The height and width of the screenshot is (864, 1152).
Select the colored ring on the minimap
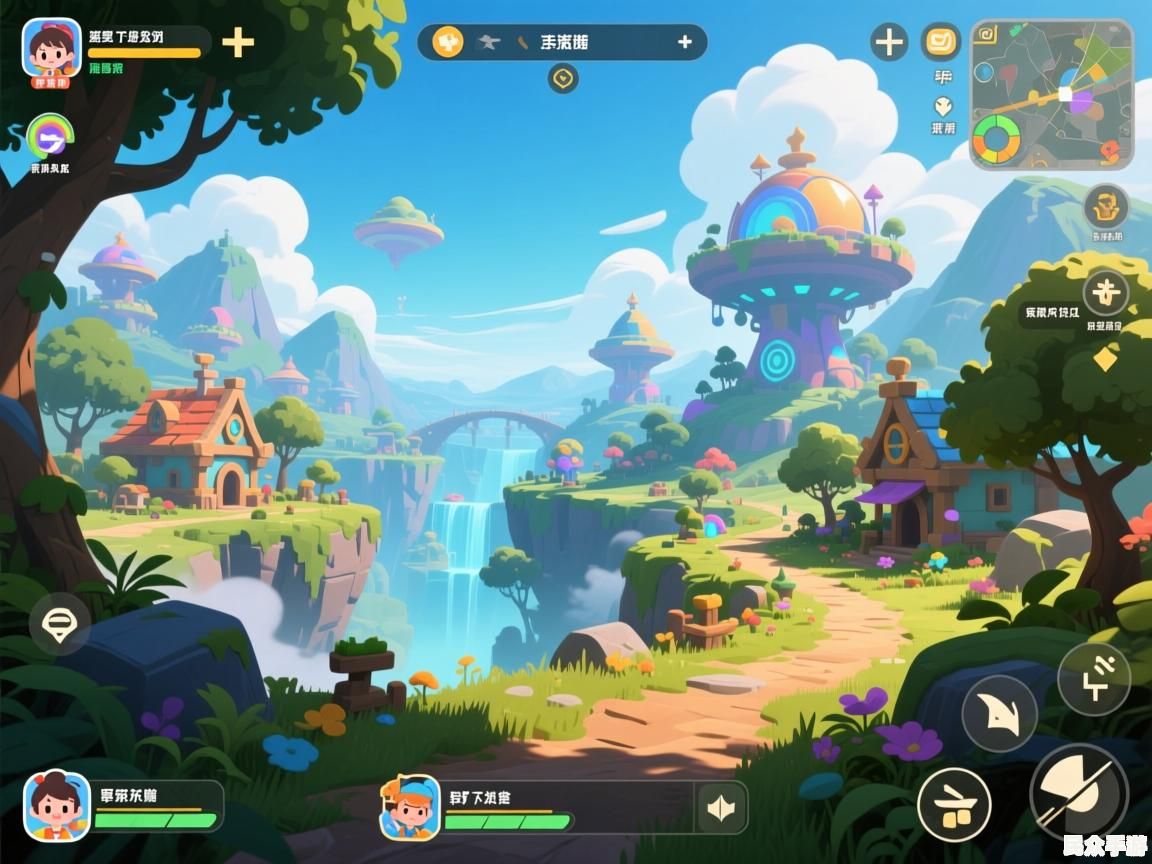point(996,138)
